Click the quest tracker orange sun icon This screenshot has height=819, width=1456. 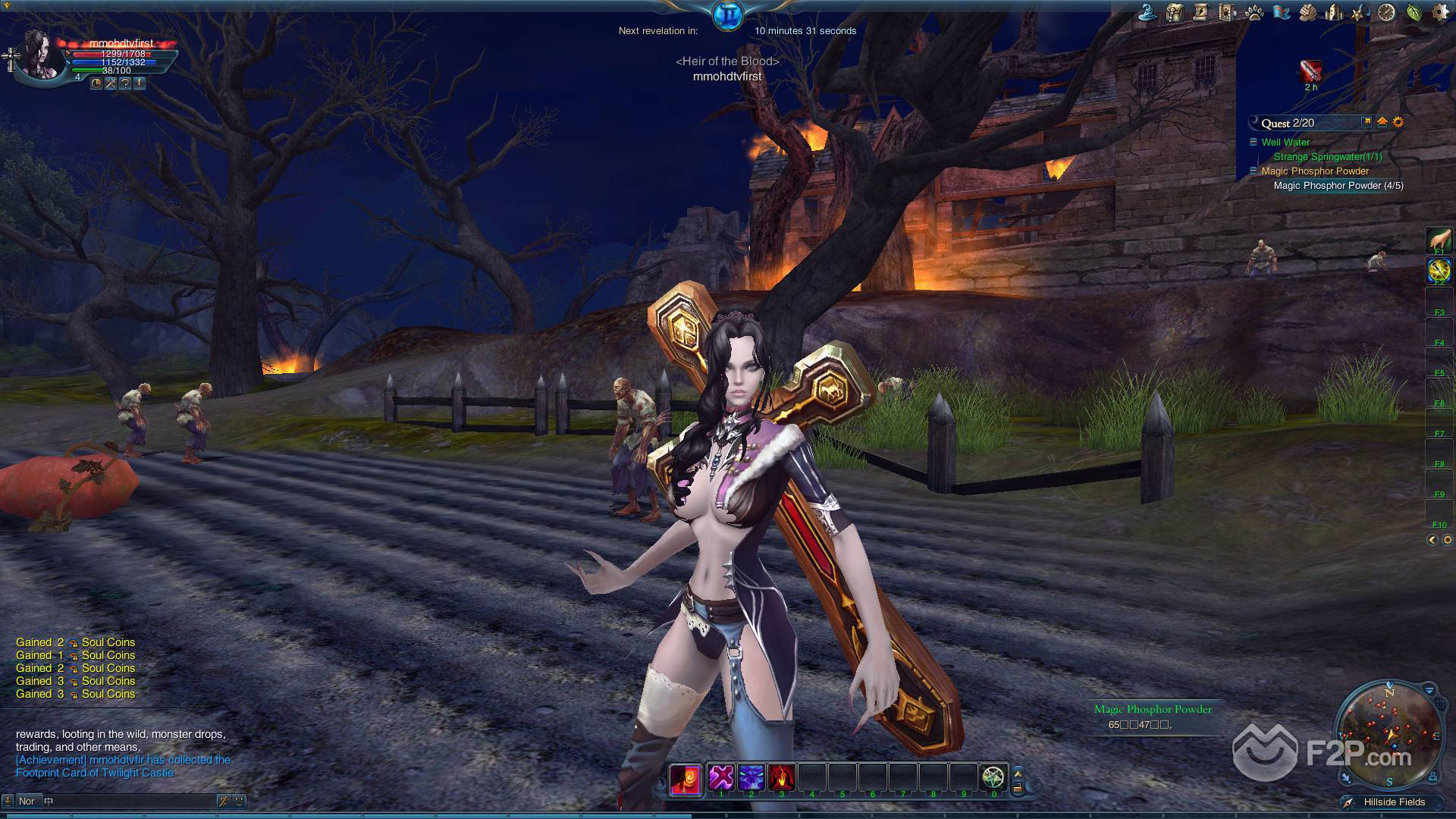(1398, 122)
